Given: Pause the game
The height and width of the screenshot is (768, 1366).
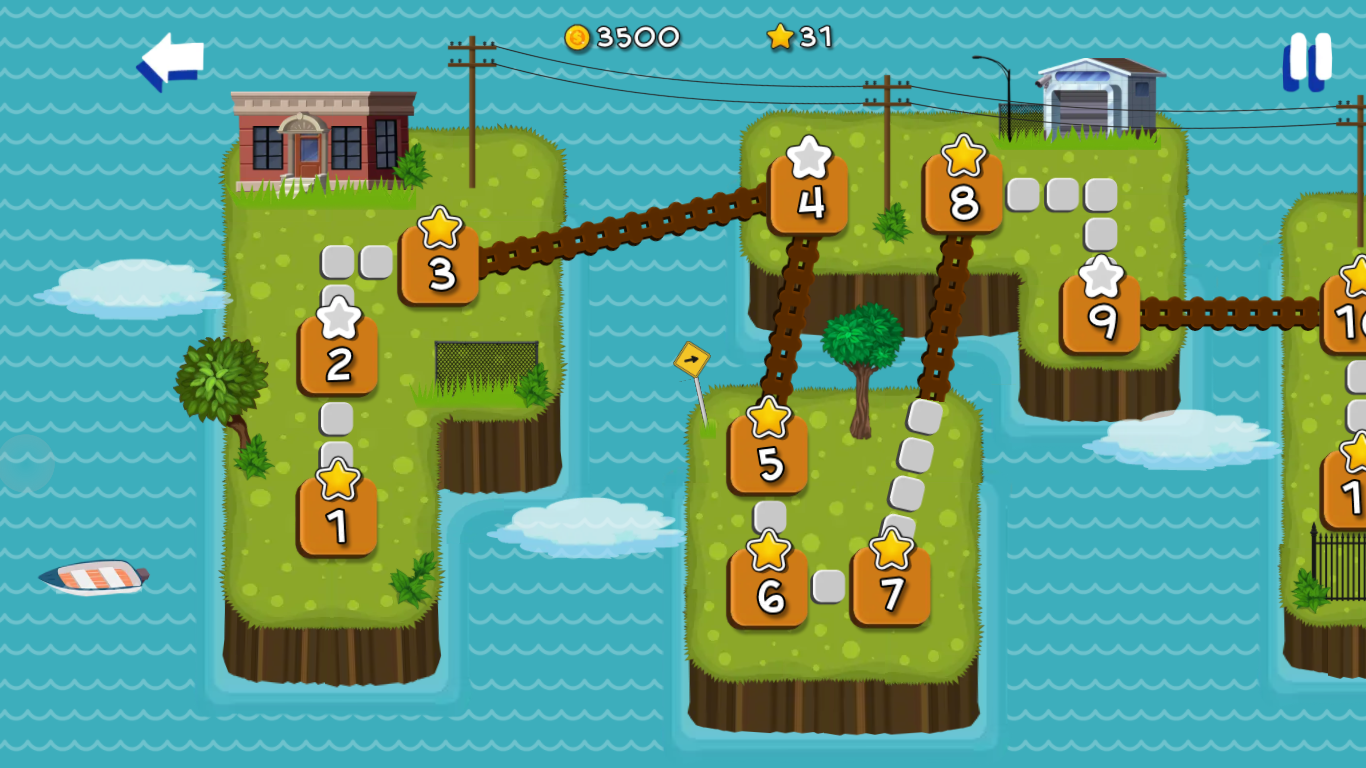Looking at the screenshot, I should 1308,59.
